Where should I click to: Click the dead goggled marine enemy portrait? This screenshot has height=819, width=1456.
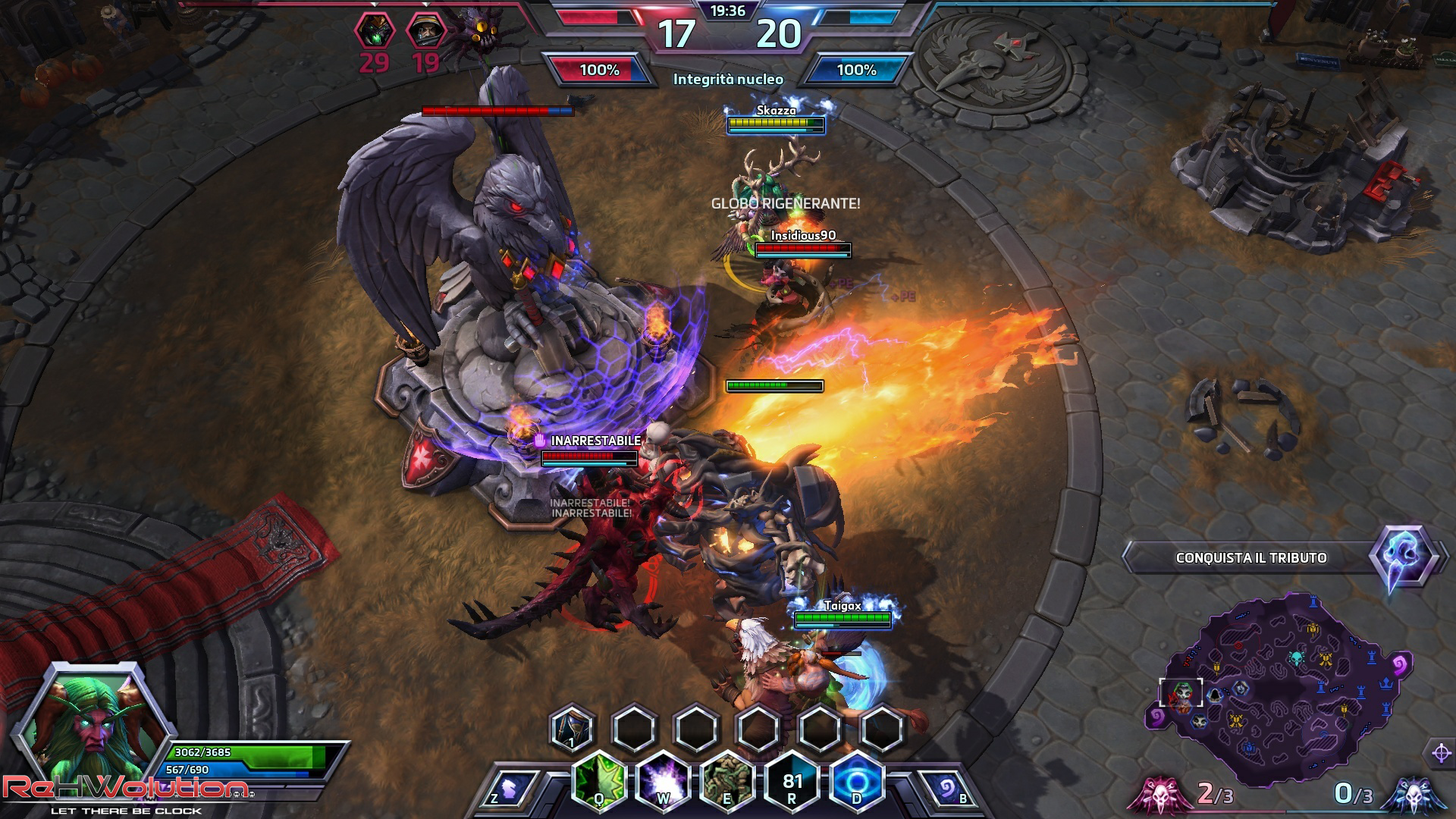[425, 32]
